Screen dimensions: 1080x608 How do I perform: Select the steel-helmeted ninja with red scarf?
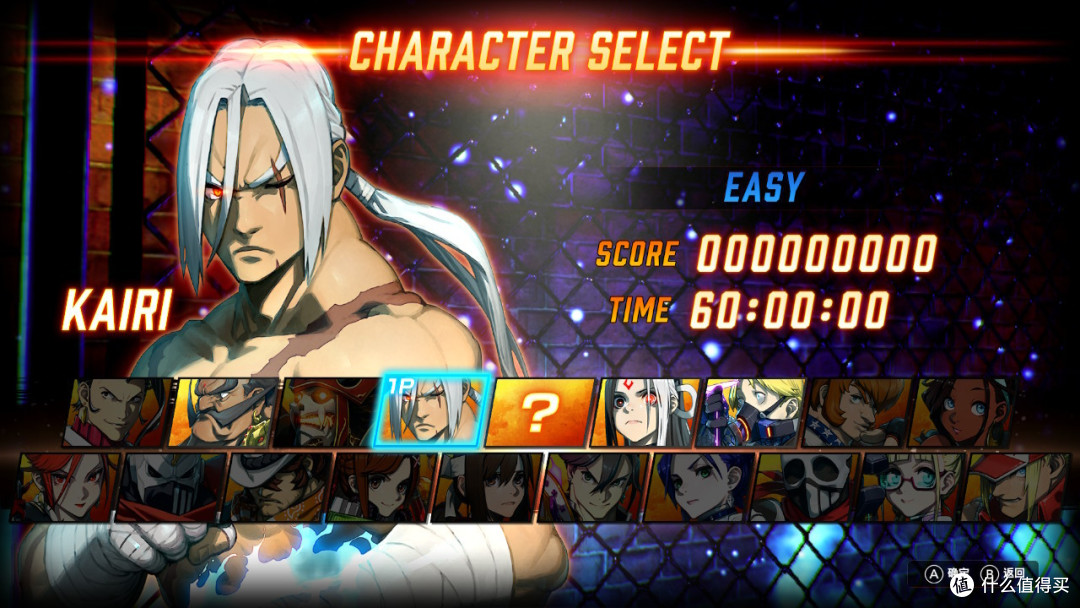[172, 487]
